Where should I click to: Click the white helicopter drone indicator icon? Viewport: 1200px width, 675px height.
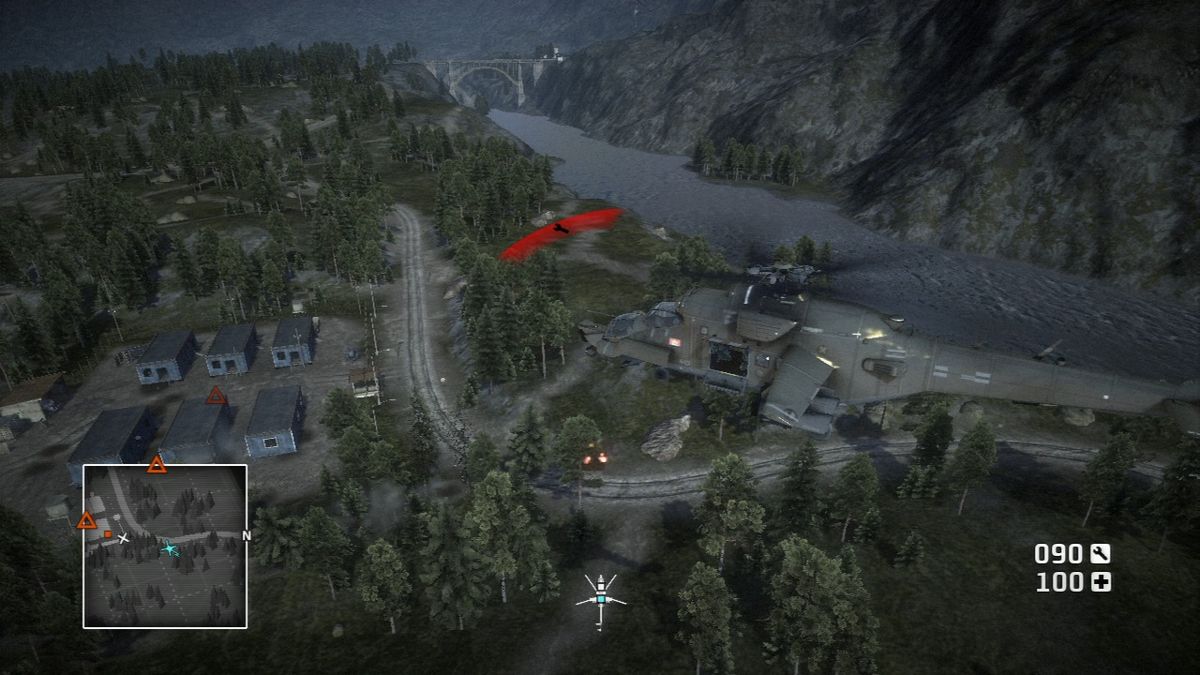click(600, 598)
